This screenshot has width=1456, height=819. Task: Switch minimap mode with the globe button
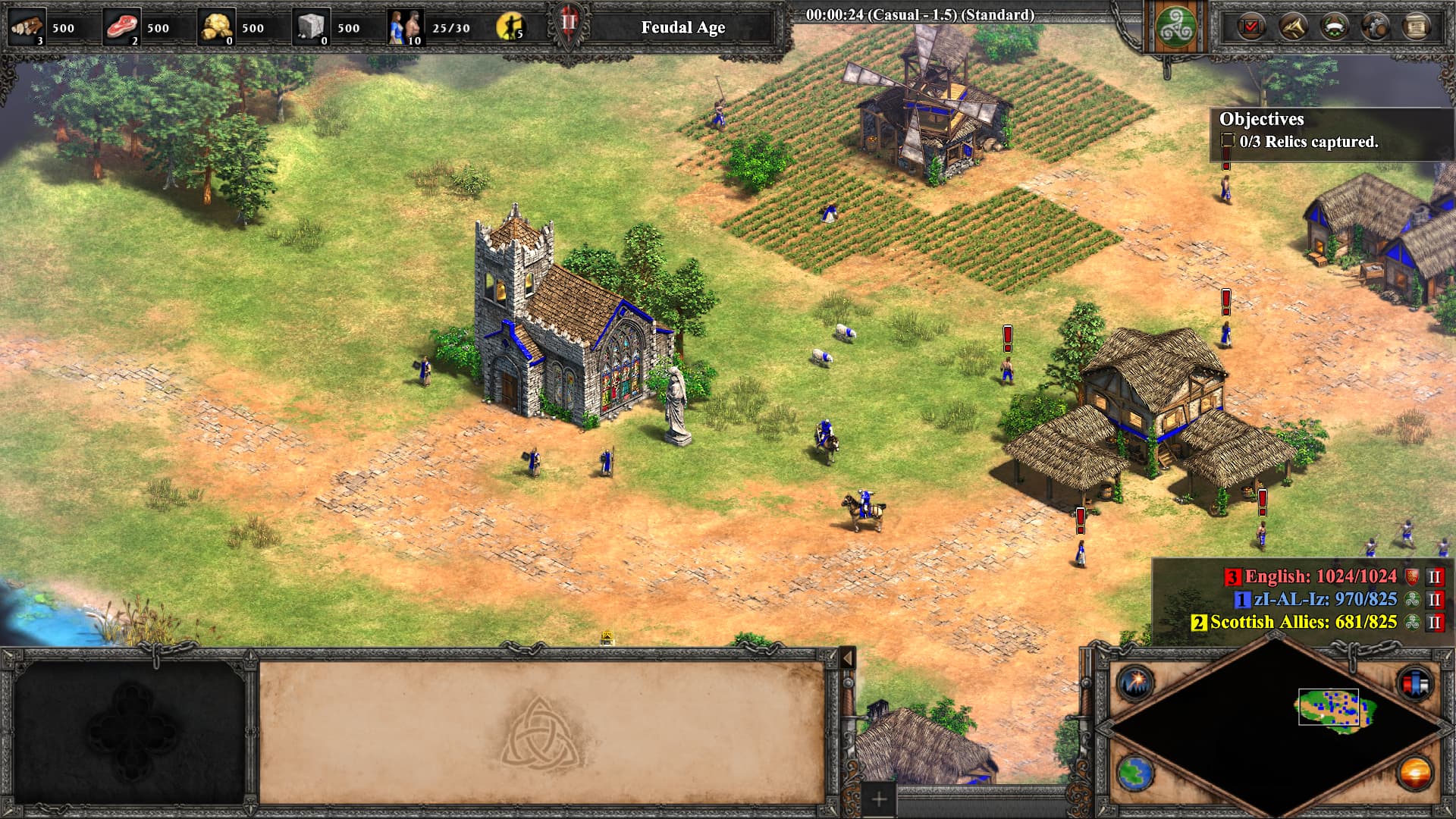(x=1135, y=774)
